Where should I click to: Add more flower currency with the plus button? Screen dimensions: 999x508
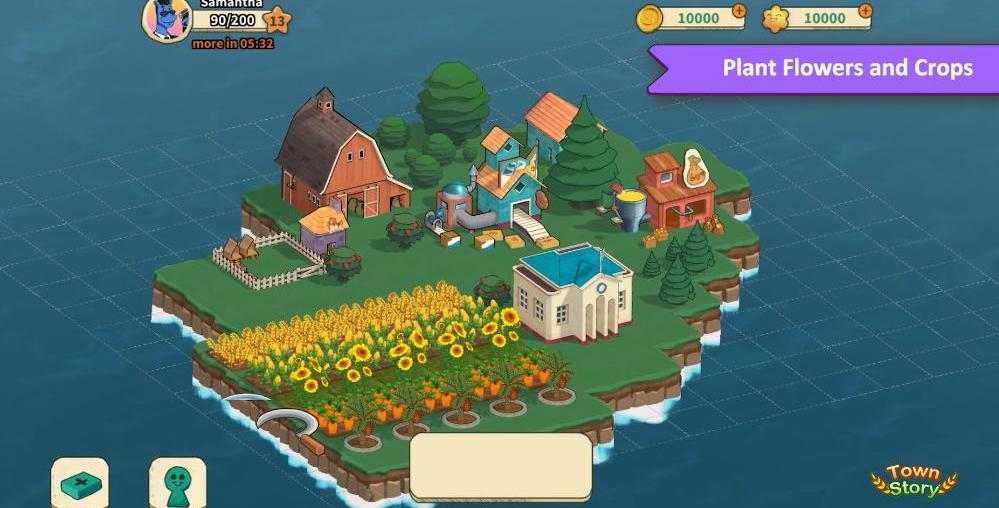pos(864,12)
